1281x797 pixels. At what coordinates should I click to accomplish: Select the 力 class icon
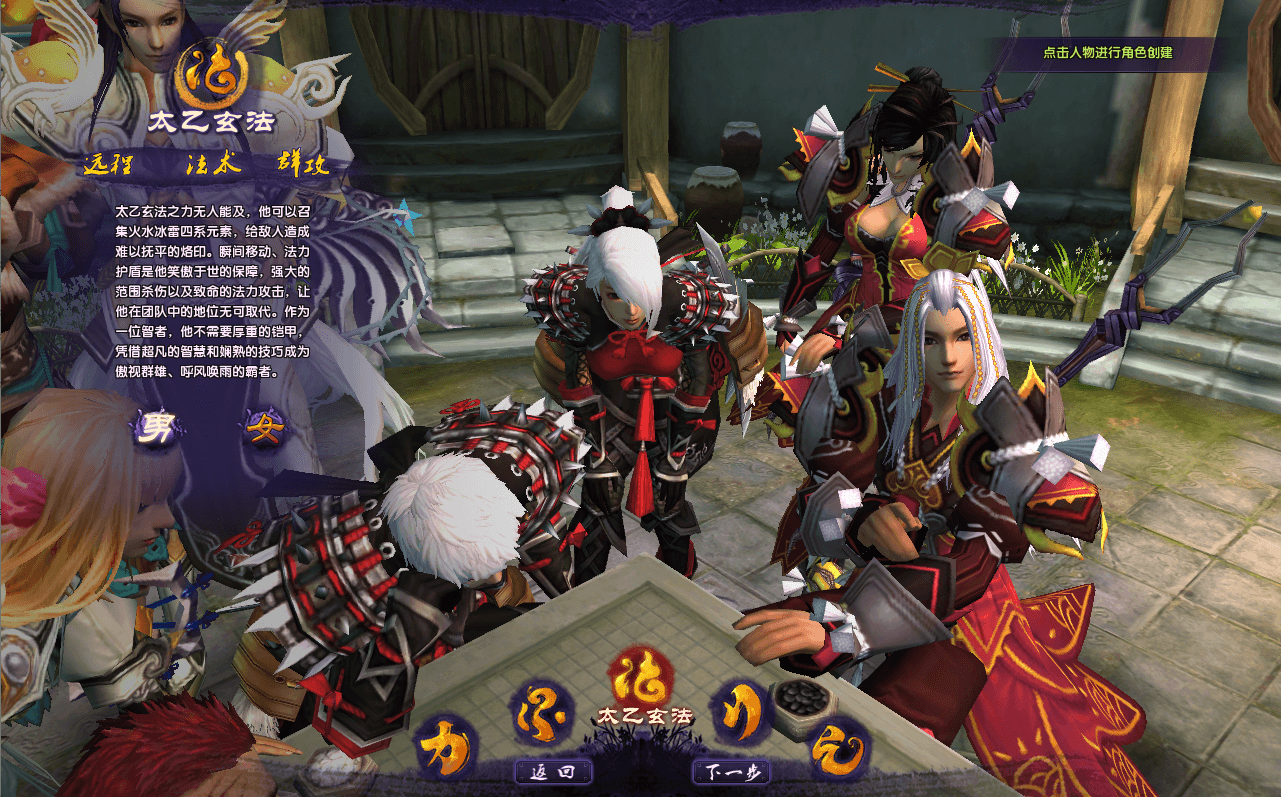[444, 747]
